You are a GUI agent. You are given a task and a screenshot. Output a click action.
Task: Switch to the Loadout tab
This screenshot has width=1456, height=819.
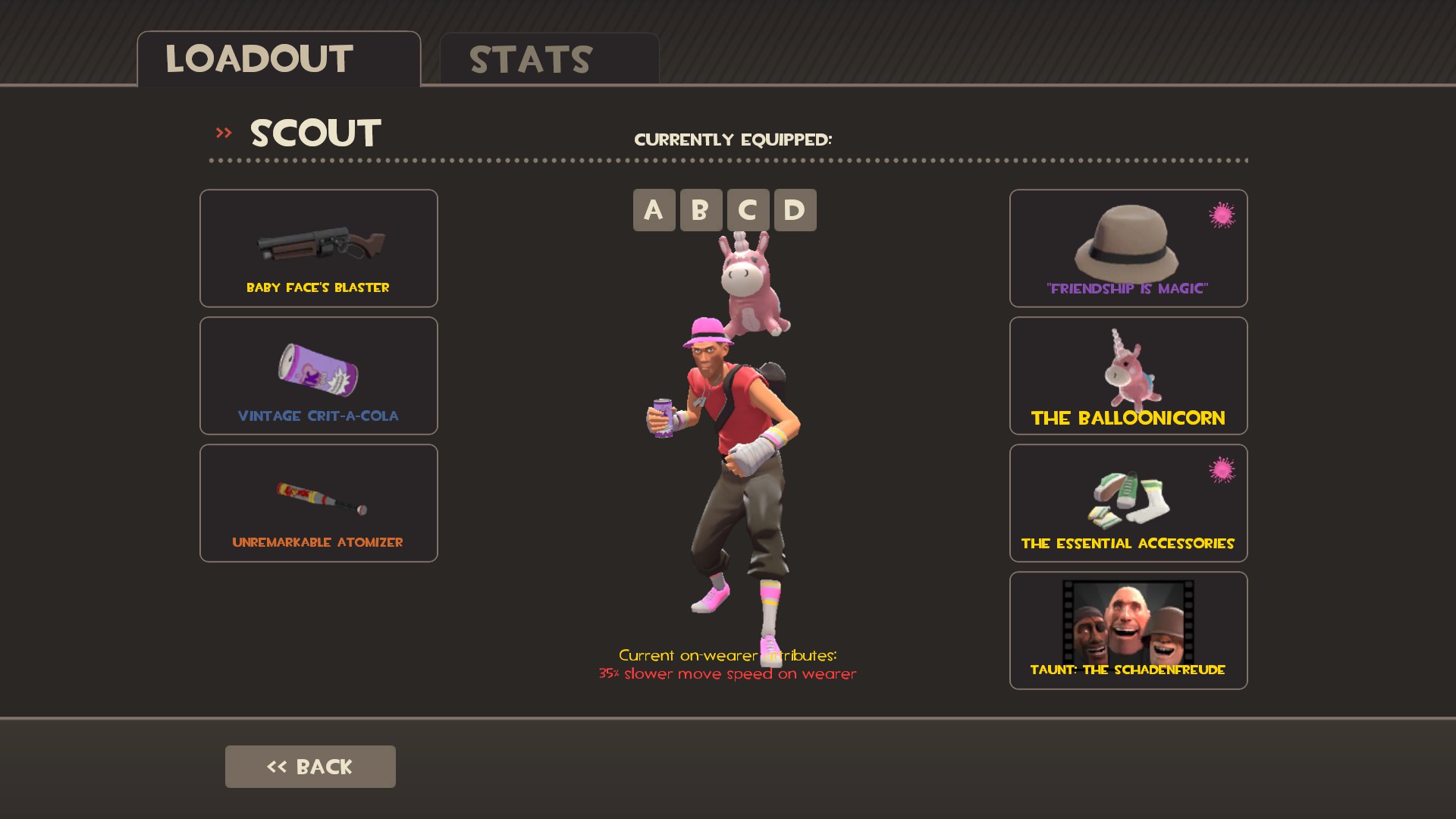click(278, 59)
